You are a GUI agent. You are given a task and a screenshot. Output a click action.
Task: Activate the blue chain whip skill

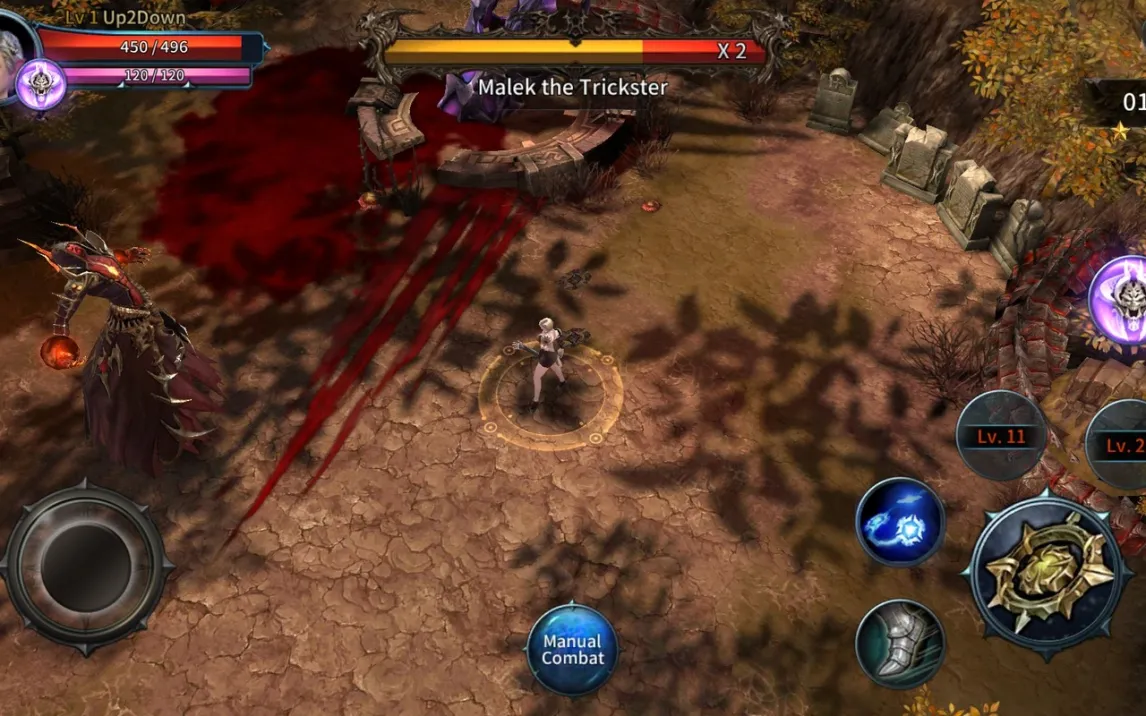pyautogui.click(x=900, y=522)
